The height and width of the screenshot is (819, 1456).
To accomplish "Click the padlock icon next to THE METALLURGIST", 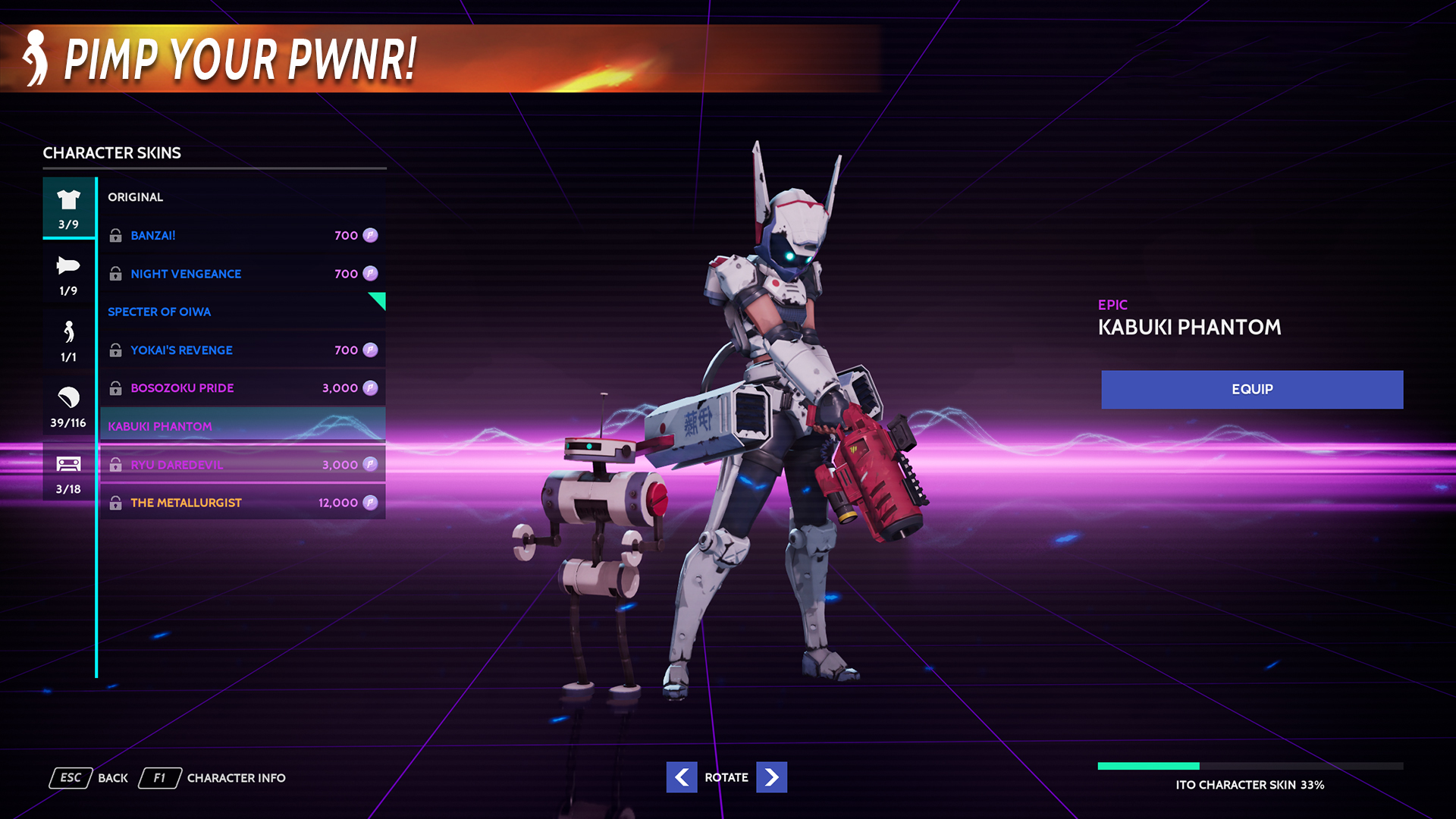I will pyautogui.click(x=116, y=501).
